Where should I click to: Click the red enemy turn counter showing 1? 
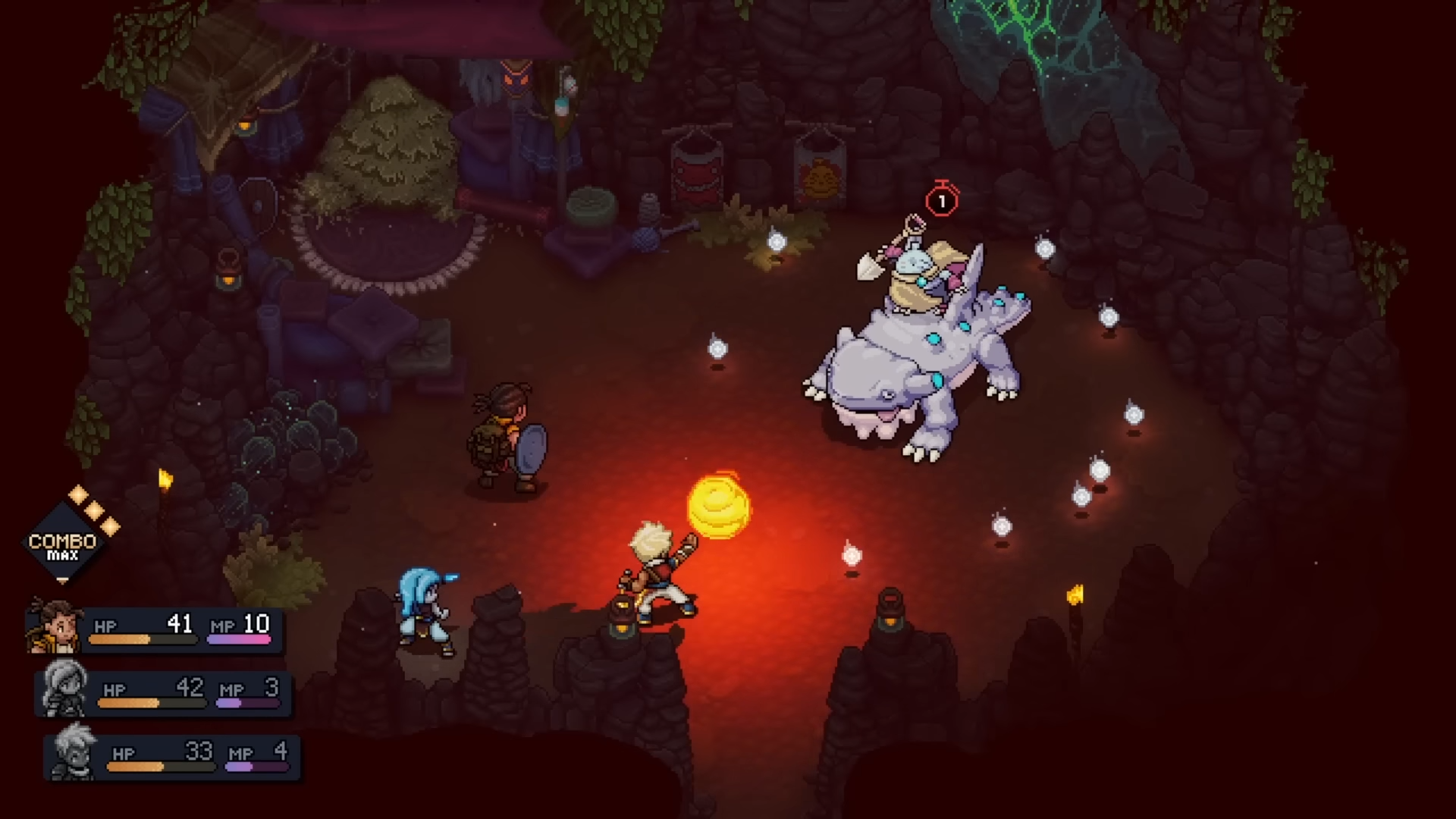(942, 200)
